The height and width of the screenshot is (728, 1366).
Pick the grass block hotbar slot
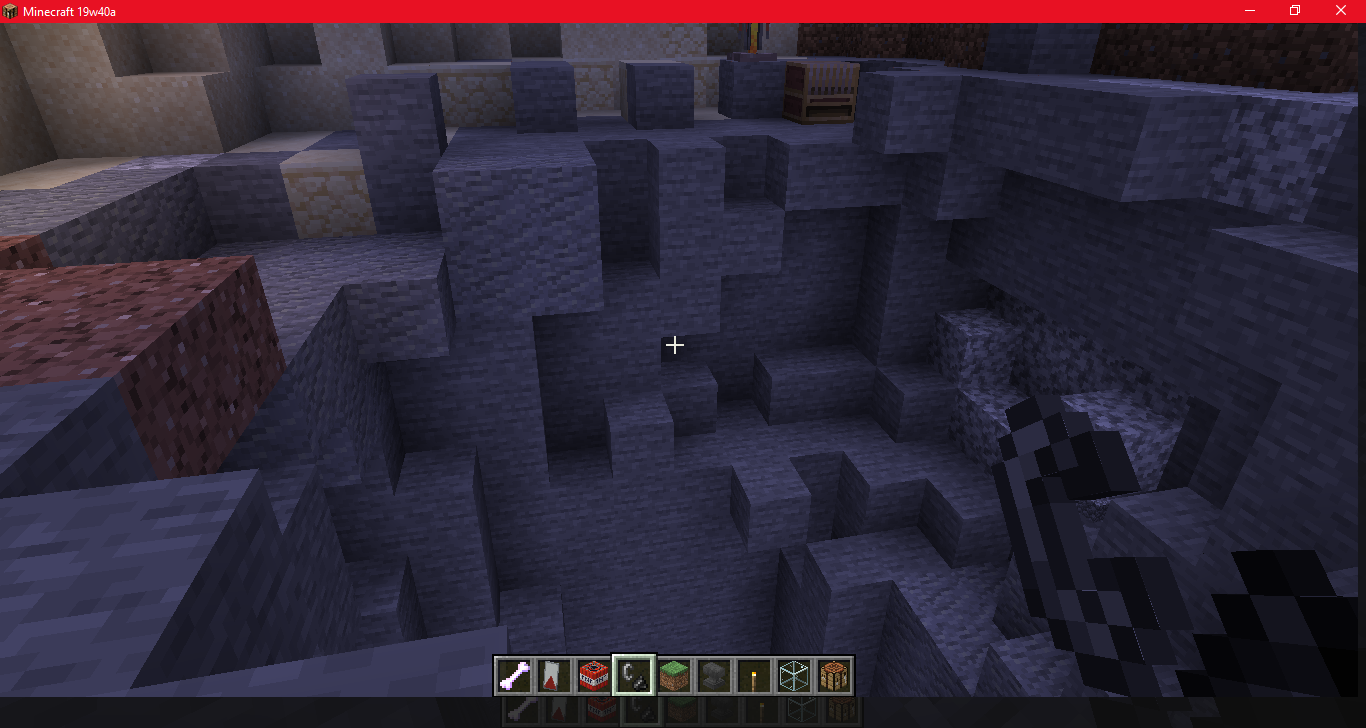(x=674, y=676)
